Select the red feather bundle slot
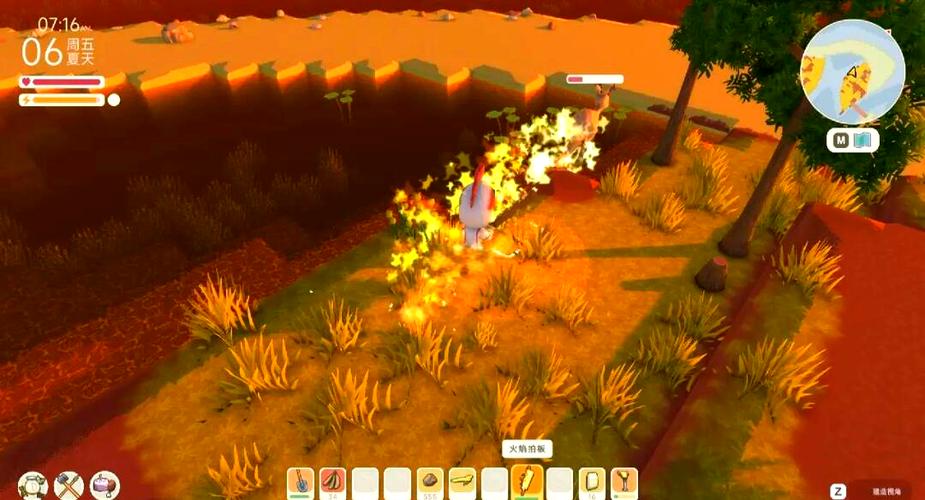925x500 pixels. click(x=332, y=482)
